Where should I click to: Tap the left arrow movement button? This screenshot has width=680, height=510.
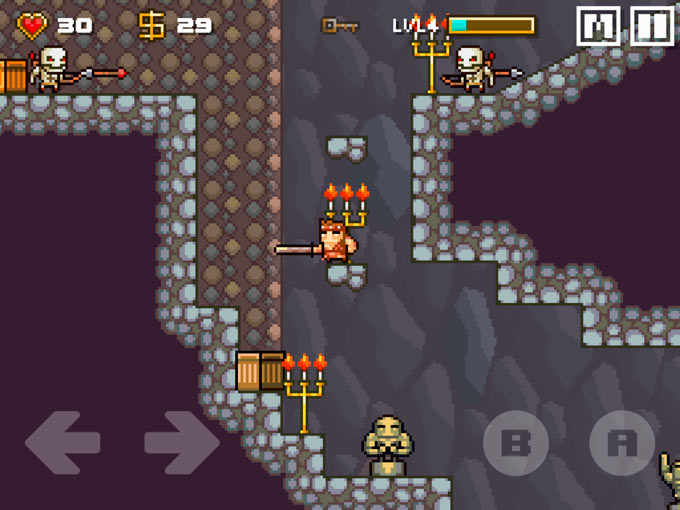(62, 442)
